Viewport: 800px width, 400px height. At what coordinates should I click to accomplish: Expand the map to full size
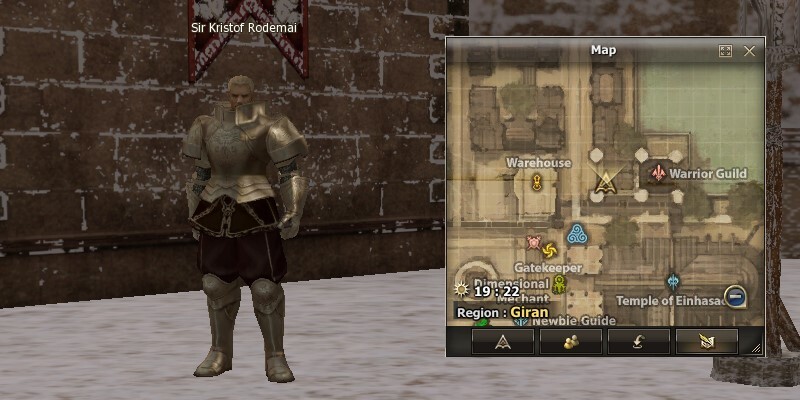(x=726, y=50)
